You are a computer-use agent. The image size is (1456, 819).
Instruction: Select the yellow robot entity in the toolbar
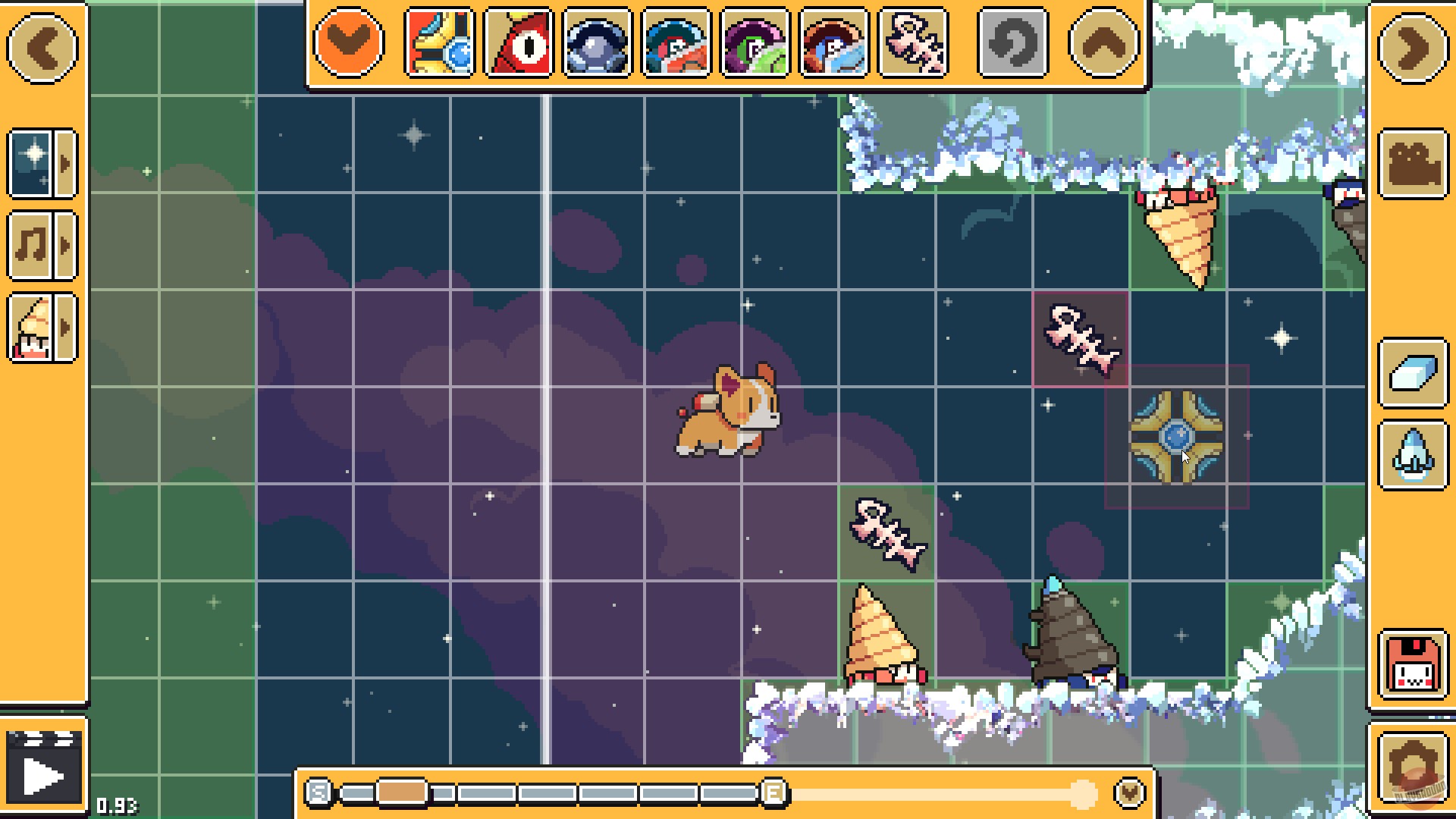tap(438, 44)
